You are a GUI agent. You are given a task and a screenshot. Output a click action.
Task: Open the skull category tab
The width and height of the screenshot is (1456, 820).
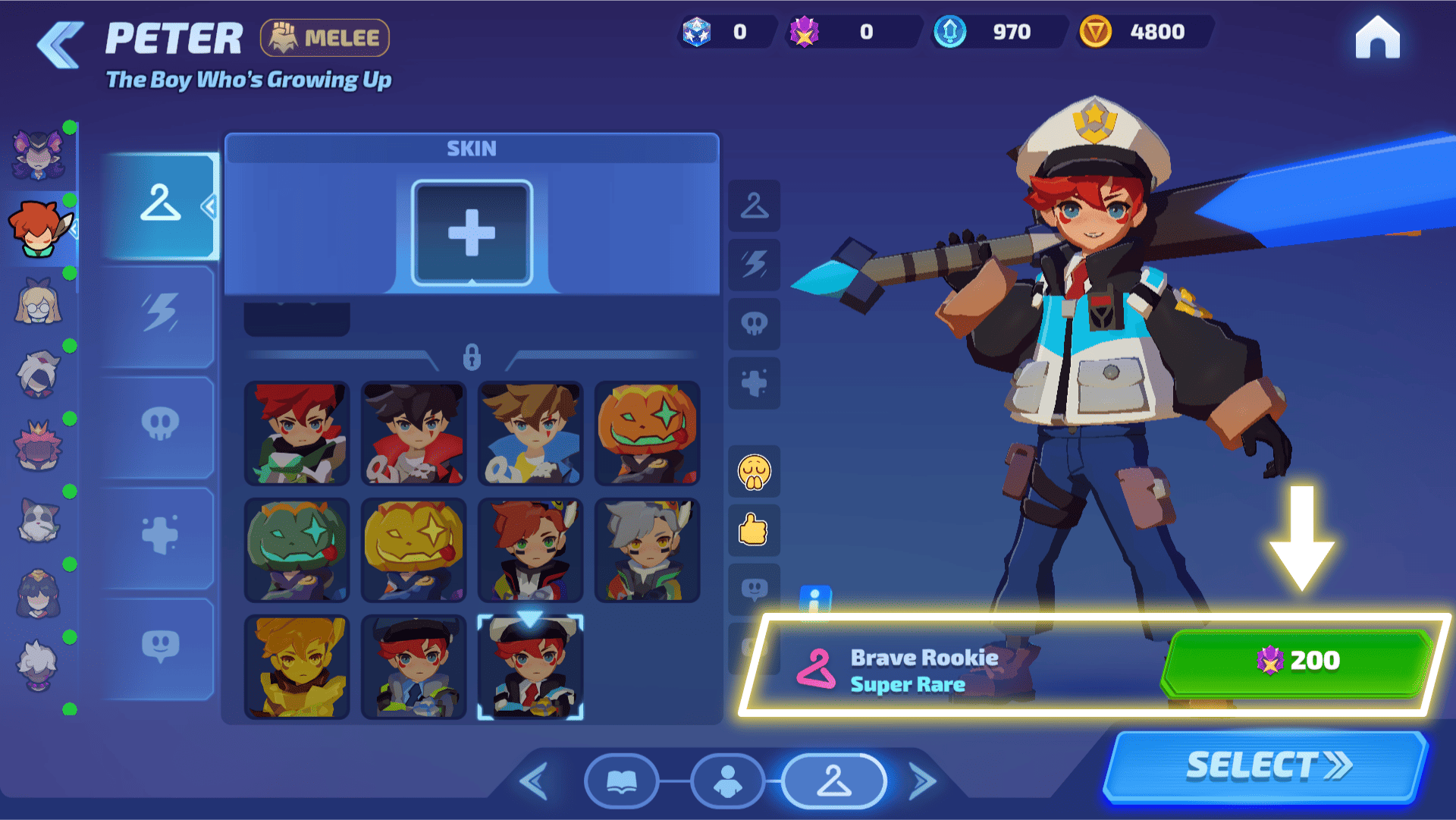(x=160, y=425)
